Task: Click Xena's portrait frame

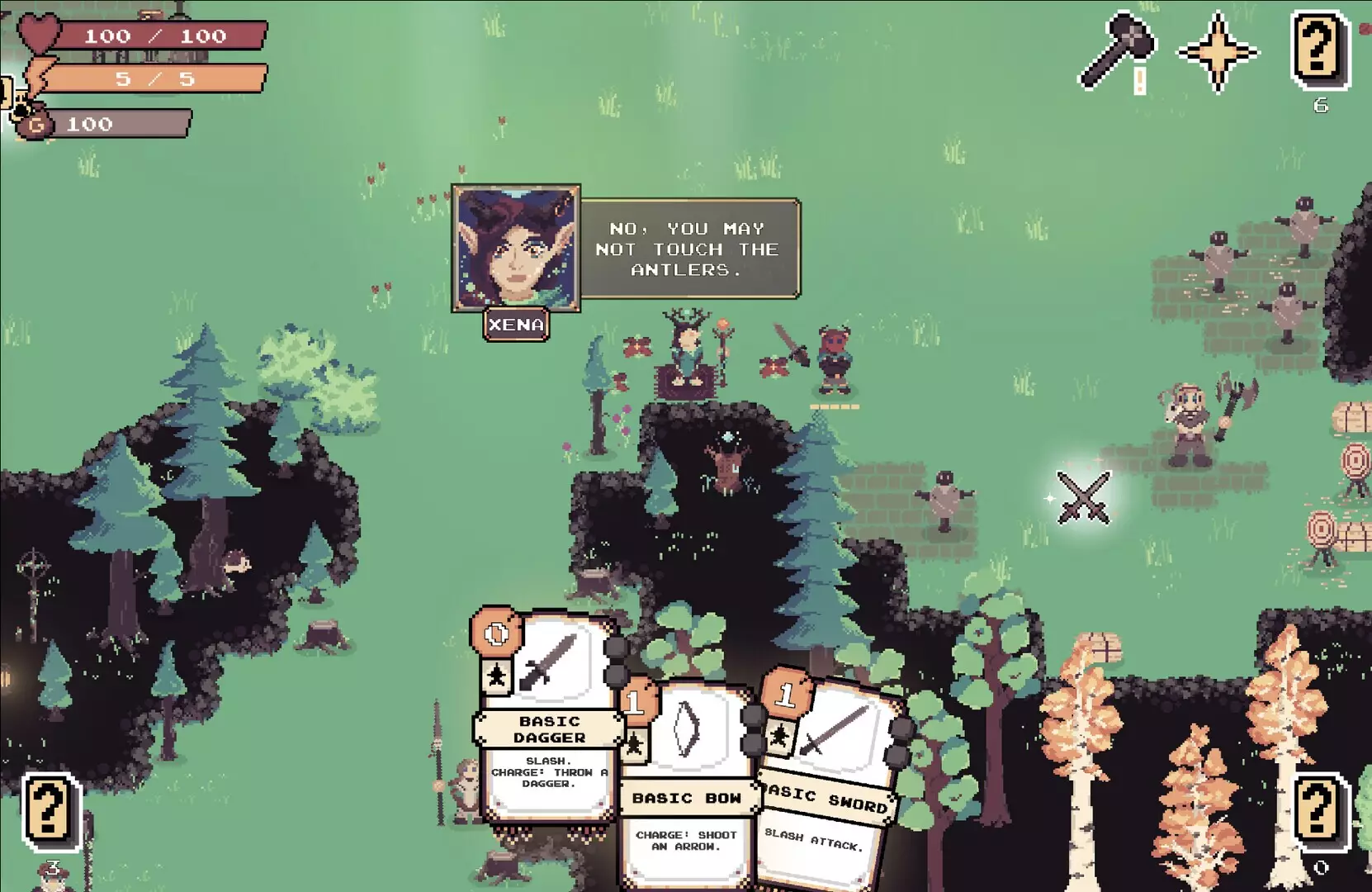Action: coord(515,248)
